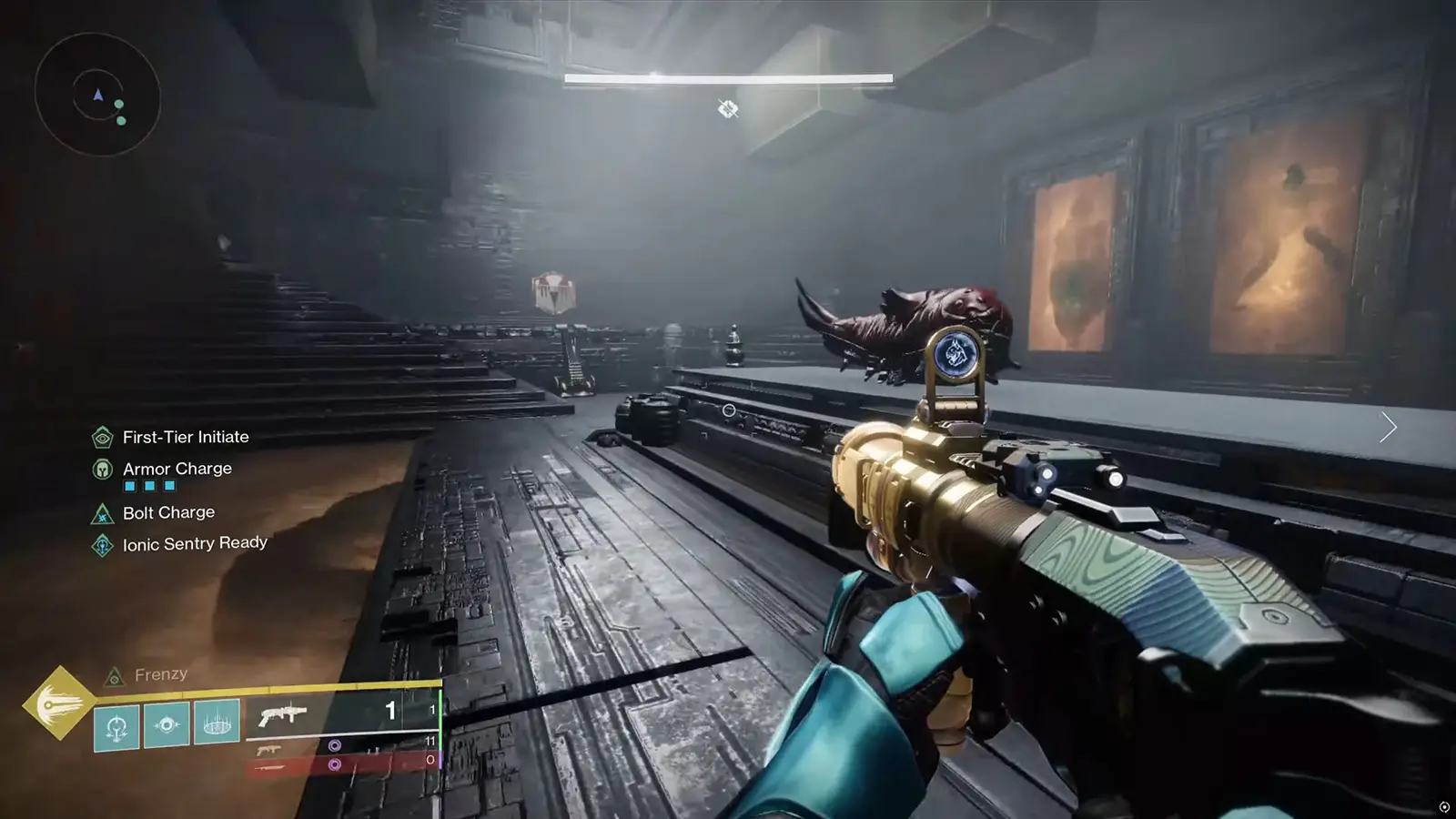Go to the next image with right arrow

click(x=1388, y=427)
